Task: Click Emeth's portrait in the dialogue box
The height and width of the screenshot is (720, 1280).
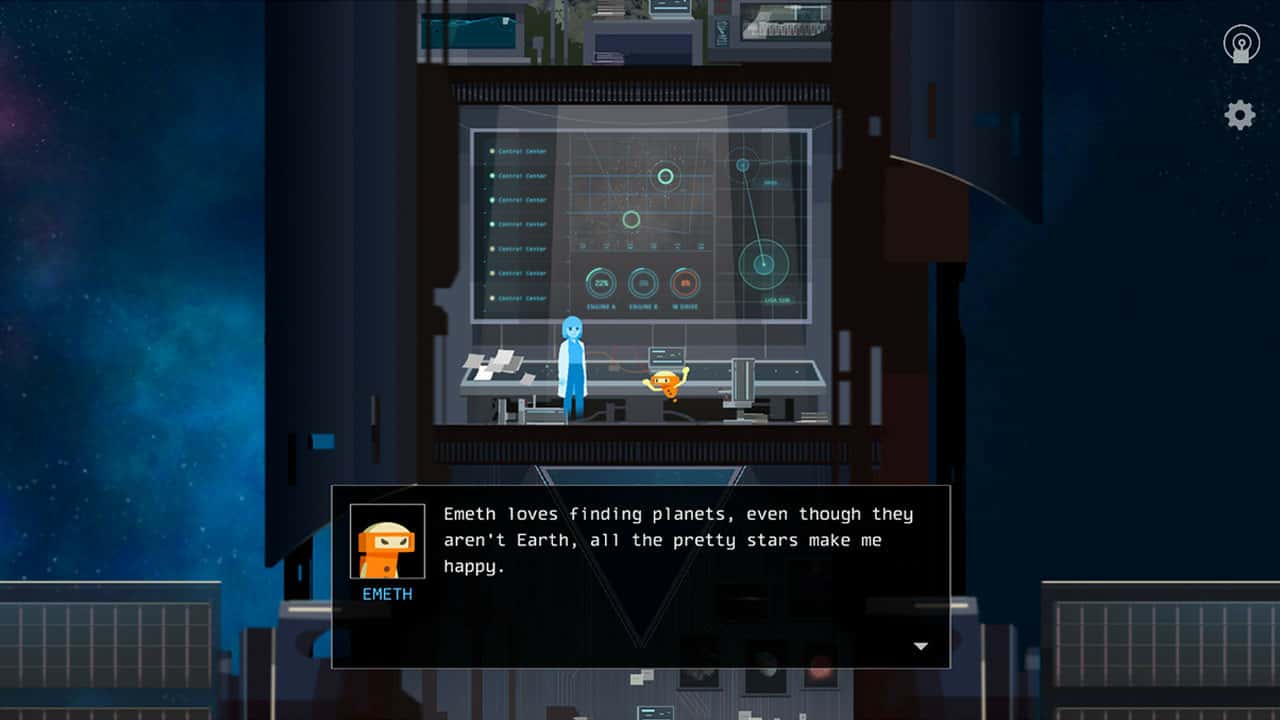Action: [x=386, y=540]
